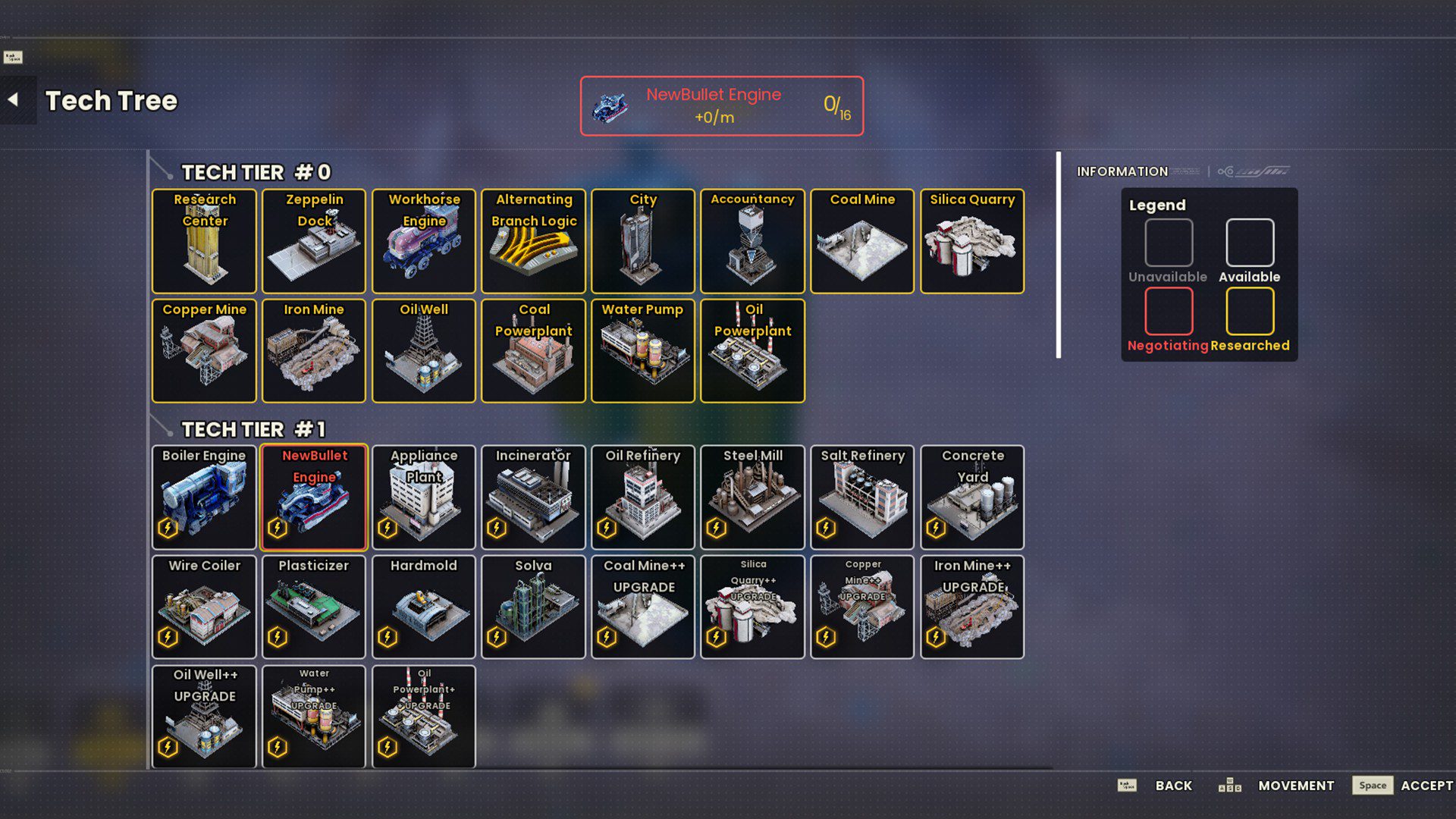Choose the Oil Well++ upgrade tile
The height and width of the screenshot is (819, 1456).
[204, 717]
